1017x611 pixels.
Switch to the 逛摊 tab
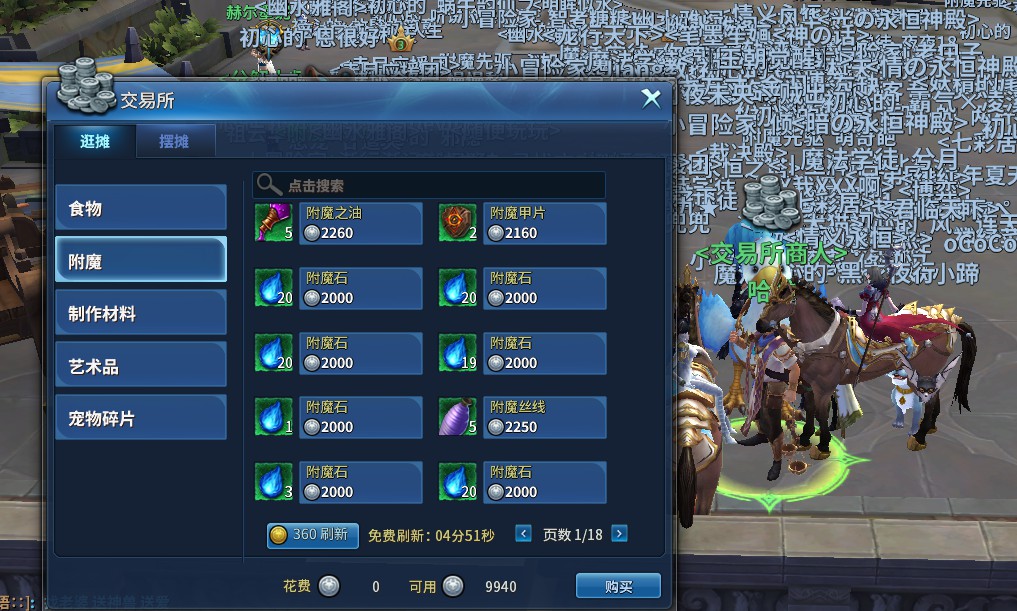tap(95, 141)
